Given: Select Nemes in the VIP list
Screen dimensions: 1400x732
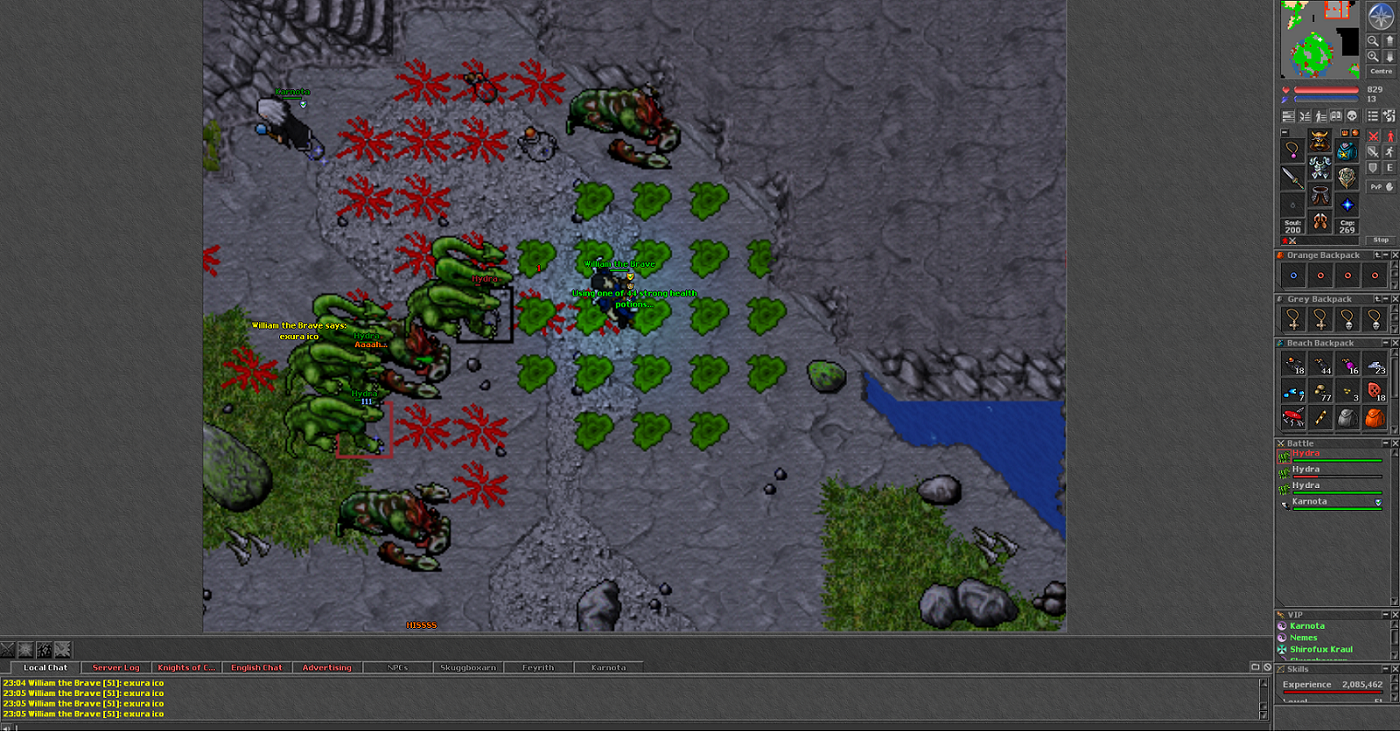Looking at the screenshot, I should tap(1303, 638).
